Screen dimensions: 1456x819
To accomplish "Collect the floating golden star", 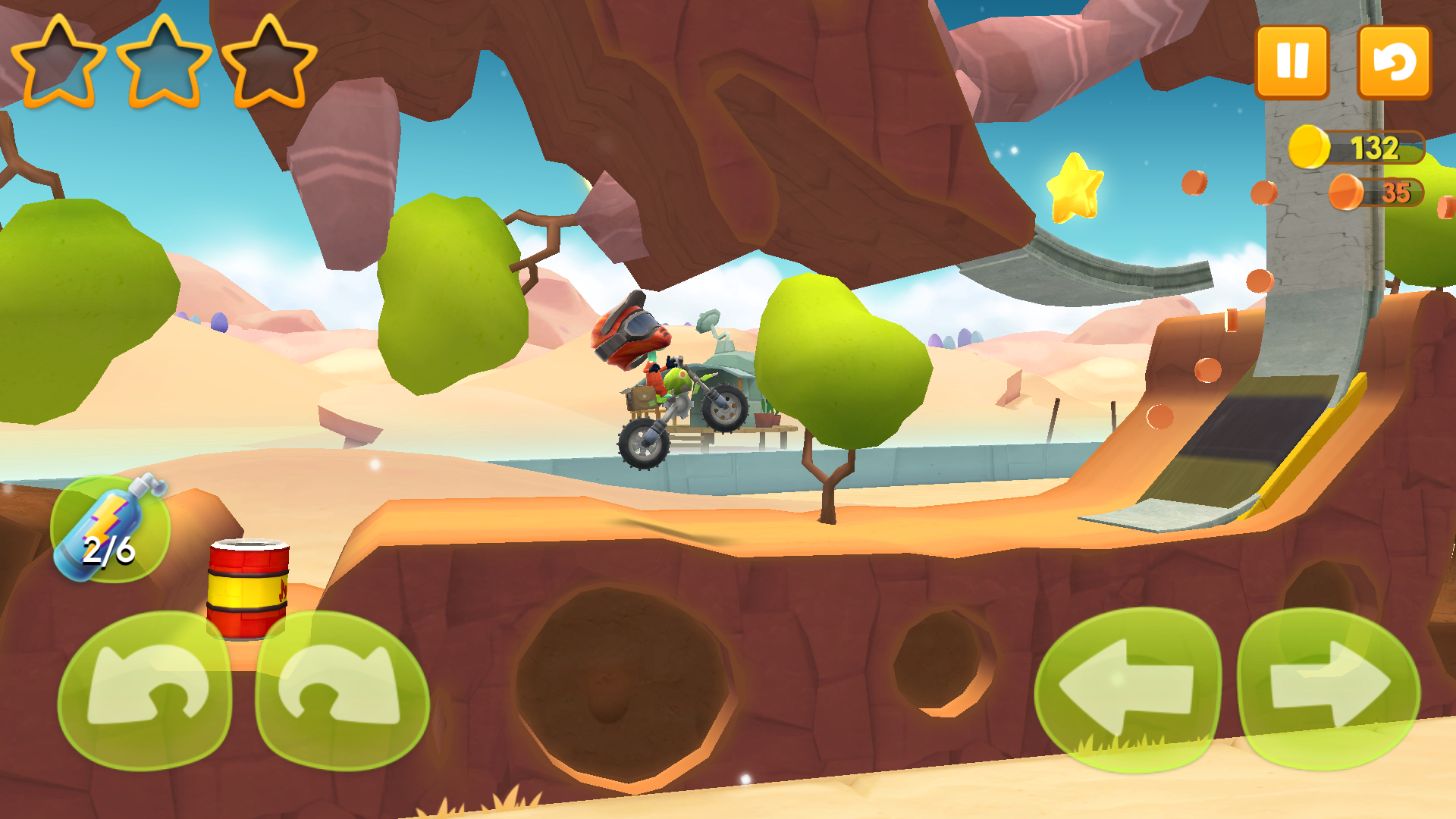I will (x=1075, y=188).
